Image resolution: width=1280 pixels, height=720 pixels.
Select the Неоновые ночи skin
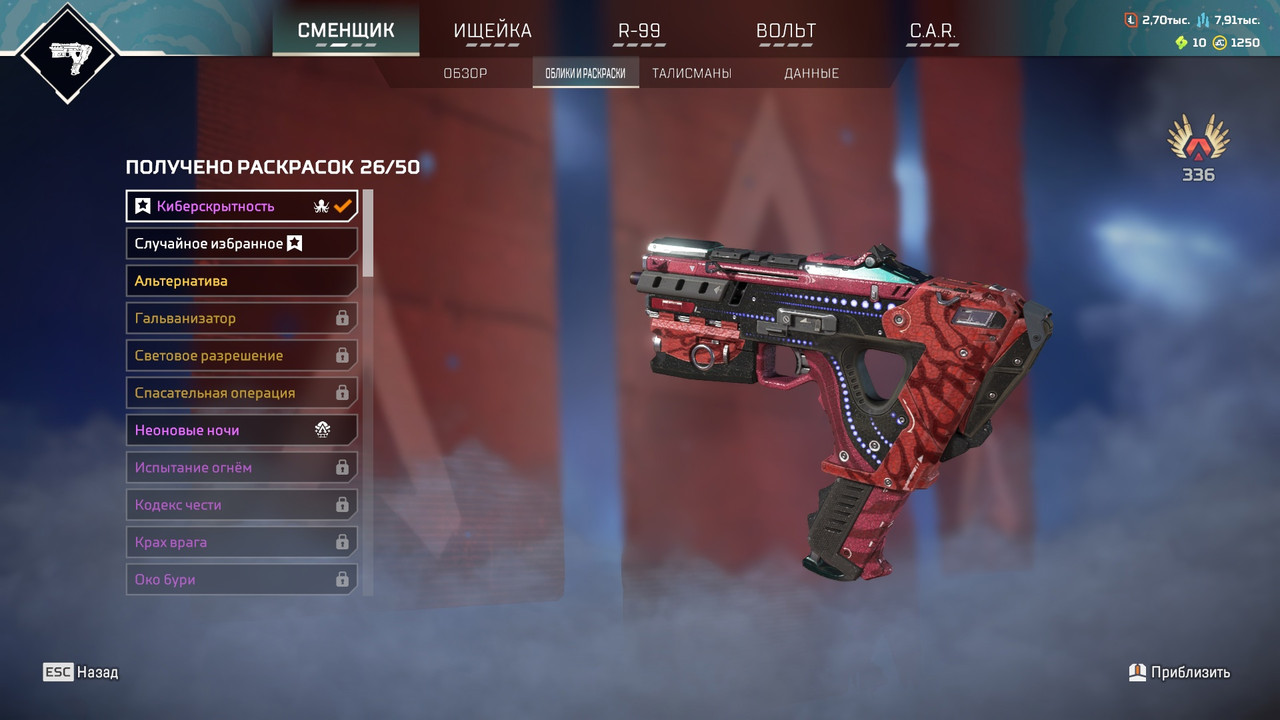coord(241,430)
